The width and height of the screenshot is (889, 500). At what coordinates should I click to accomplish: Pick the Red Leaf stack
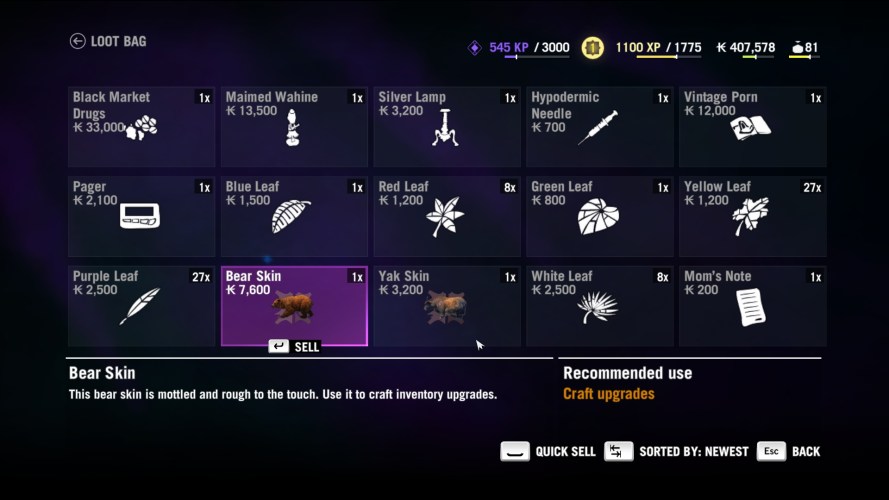[x=447, y=216]
